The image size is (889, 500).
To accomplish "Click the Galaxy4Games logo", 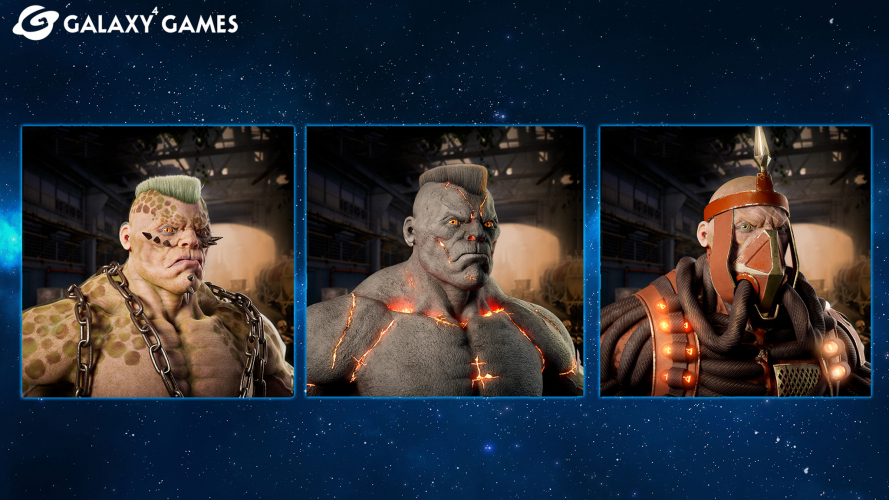I will click(125, 21).
